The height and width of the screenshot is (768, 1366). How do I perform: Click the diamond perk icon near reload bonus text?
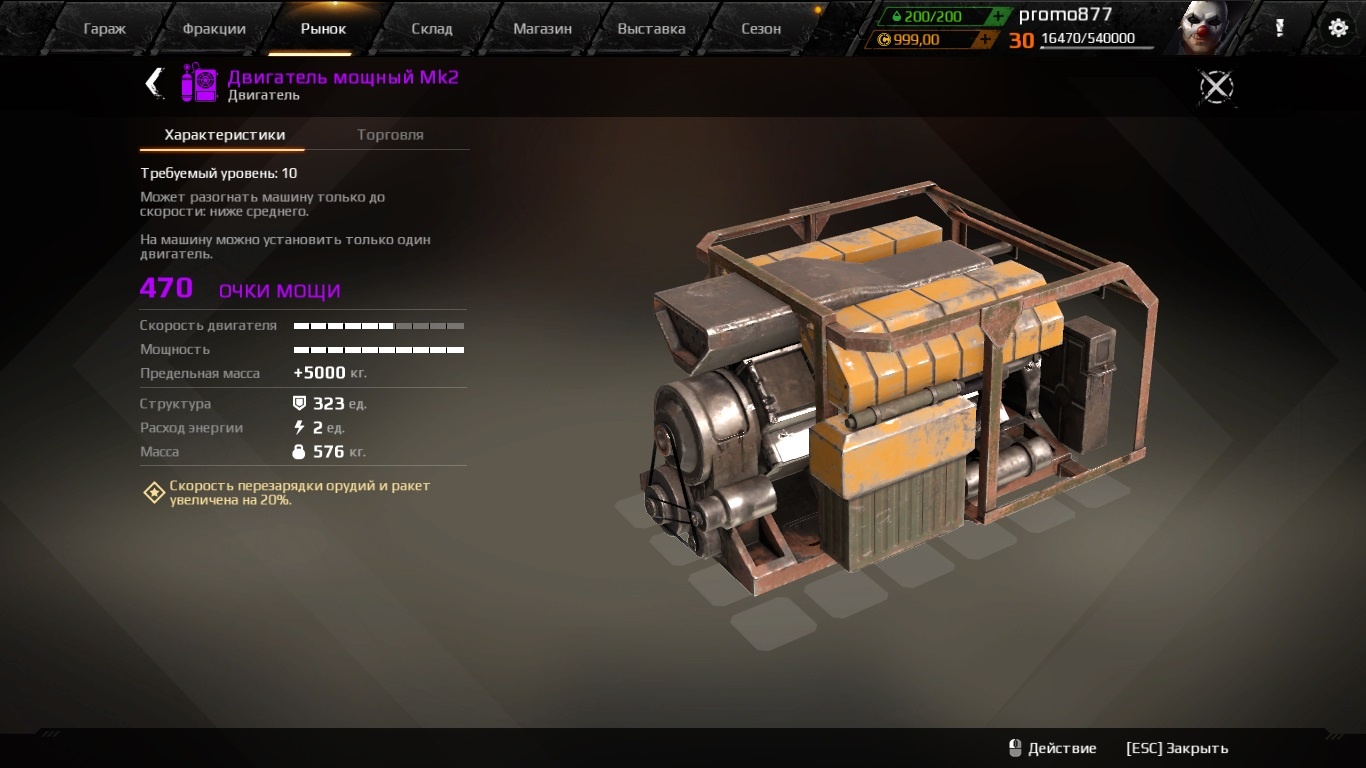154,491
